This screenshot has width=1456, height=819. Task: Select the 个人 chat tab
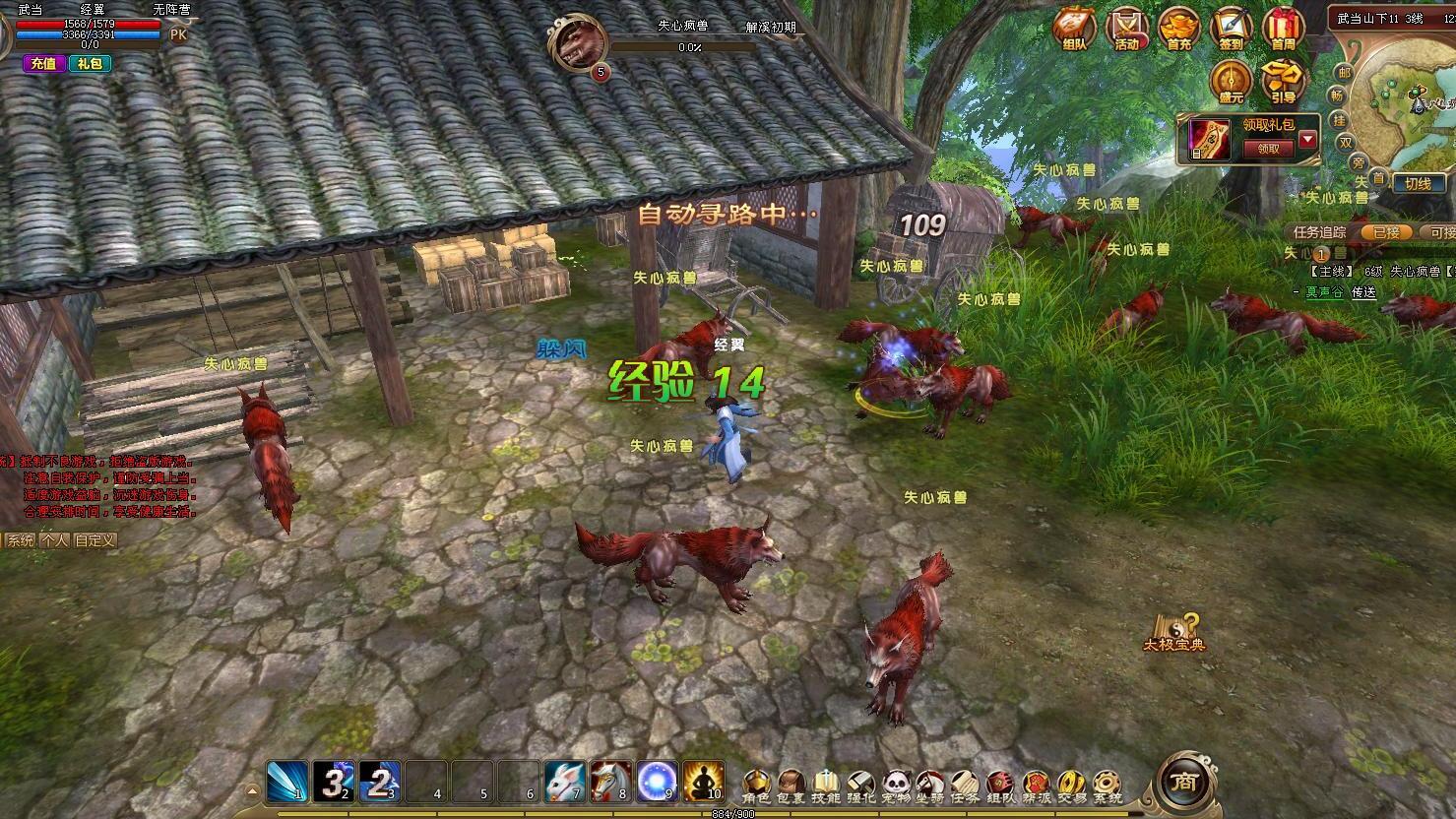pos(54,540)
